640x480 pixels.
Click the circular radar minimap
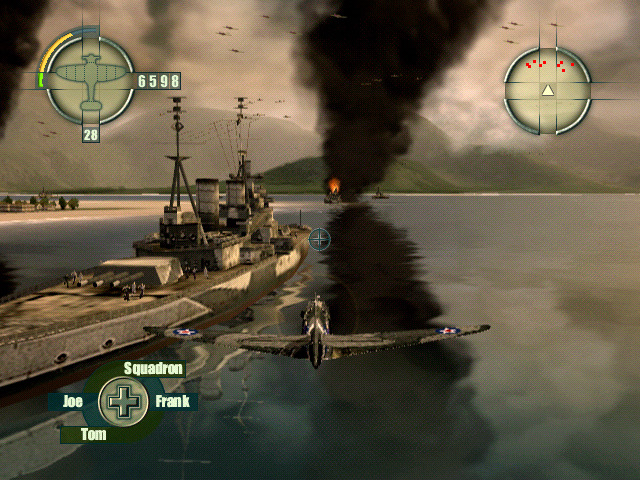(x=547, y=90)
